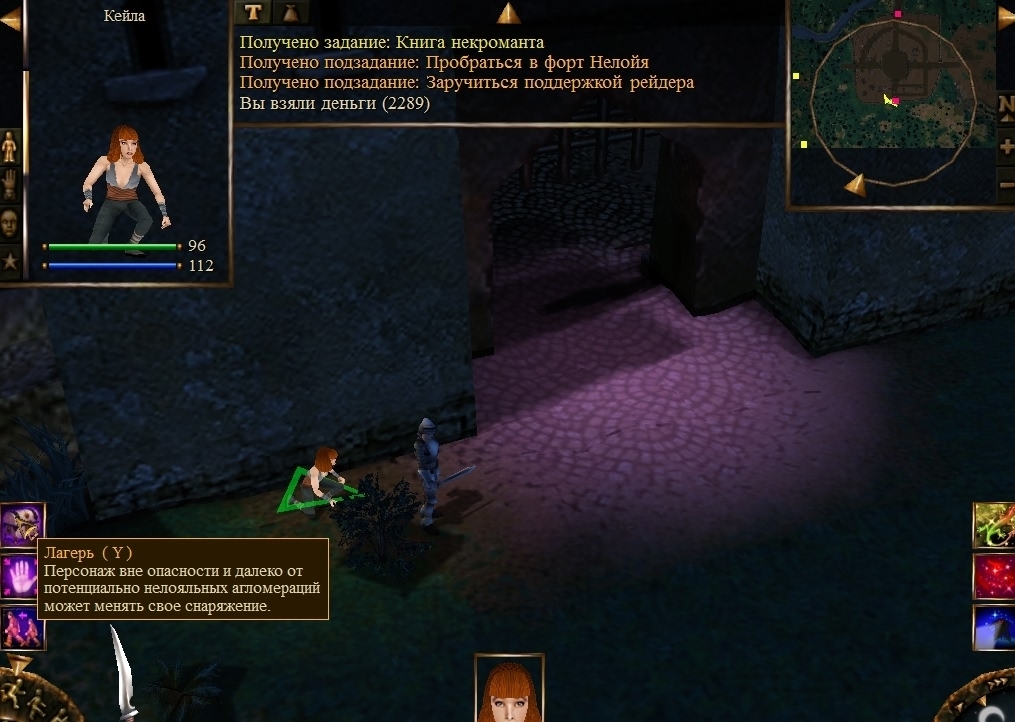Zoom out the minimap with minus button
Screen dimensions: 1015x722
1005,184
